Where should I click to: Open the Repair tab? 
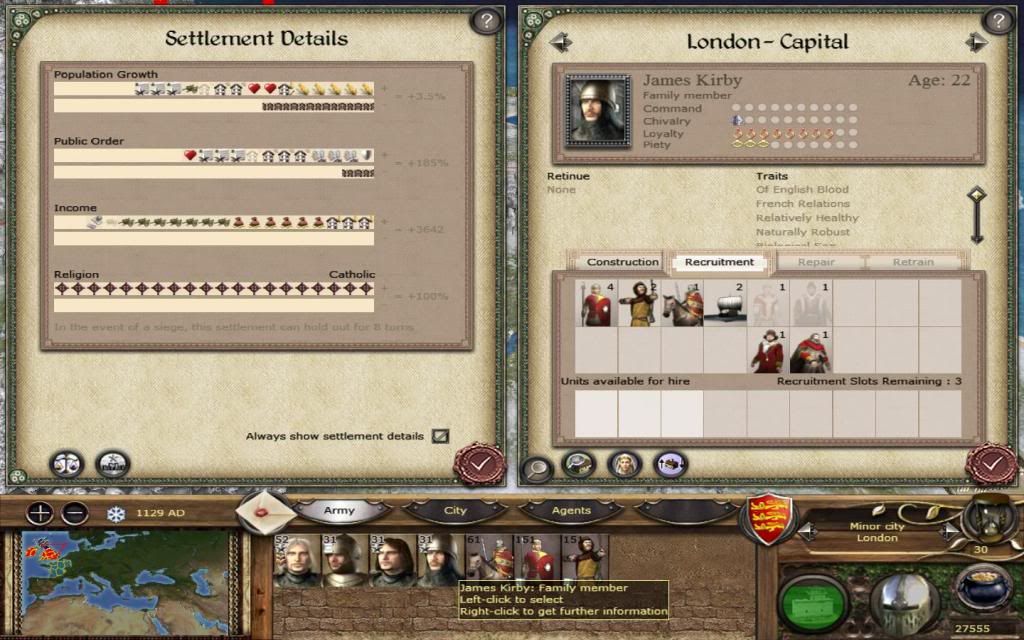[817, 262]
